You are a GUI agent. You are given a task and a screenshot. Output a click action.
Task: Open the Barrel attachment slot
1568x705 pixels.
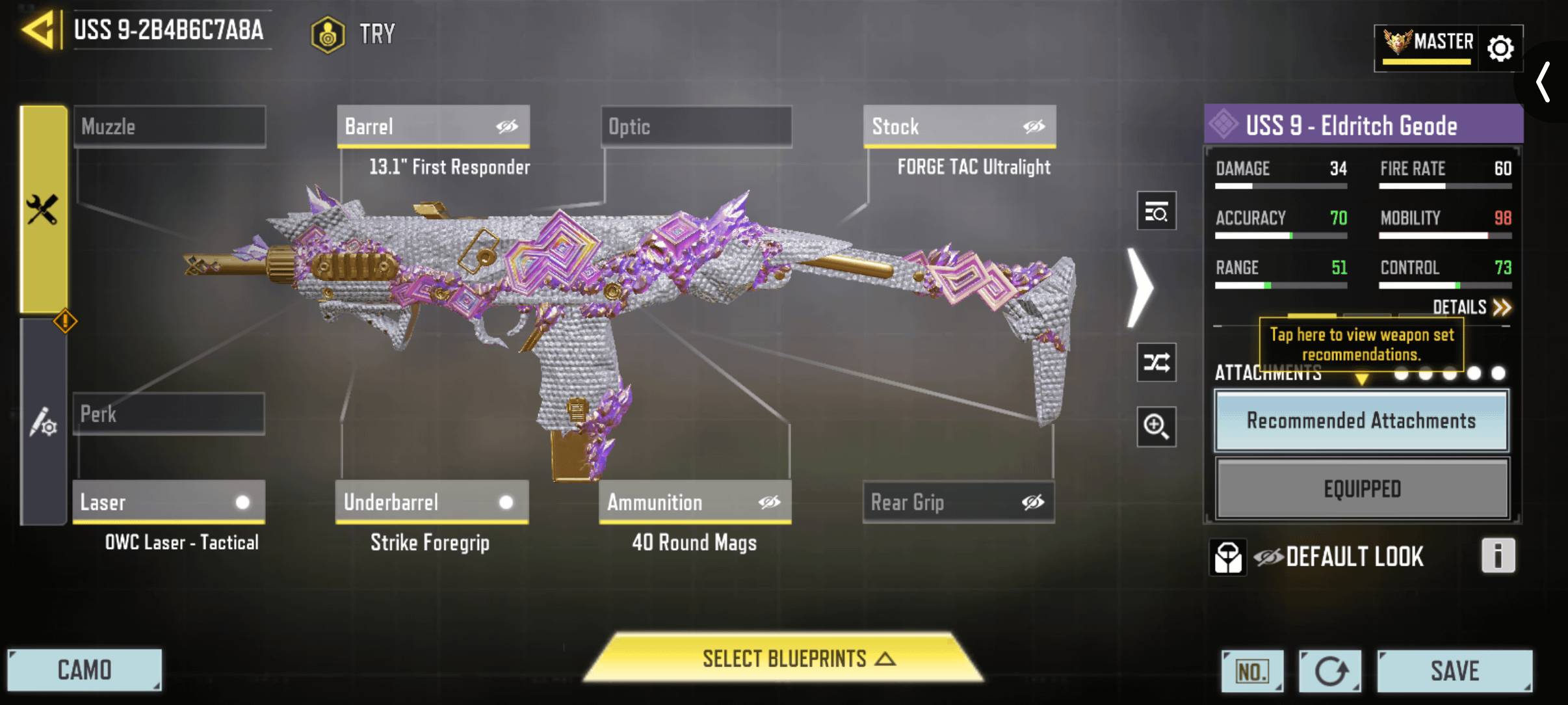pos(433,126)
